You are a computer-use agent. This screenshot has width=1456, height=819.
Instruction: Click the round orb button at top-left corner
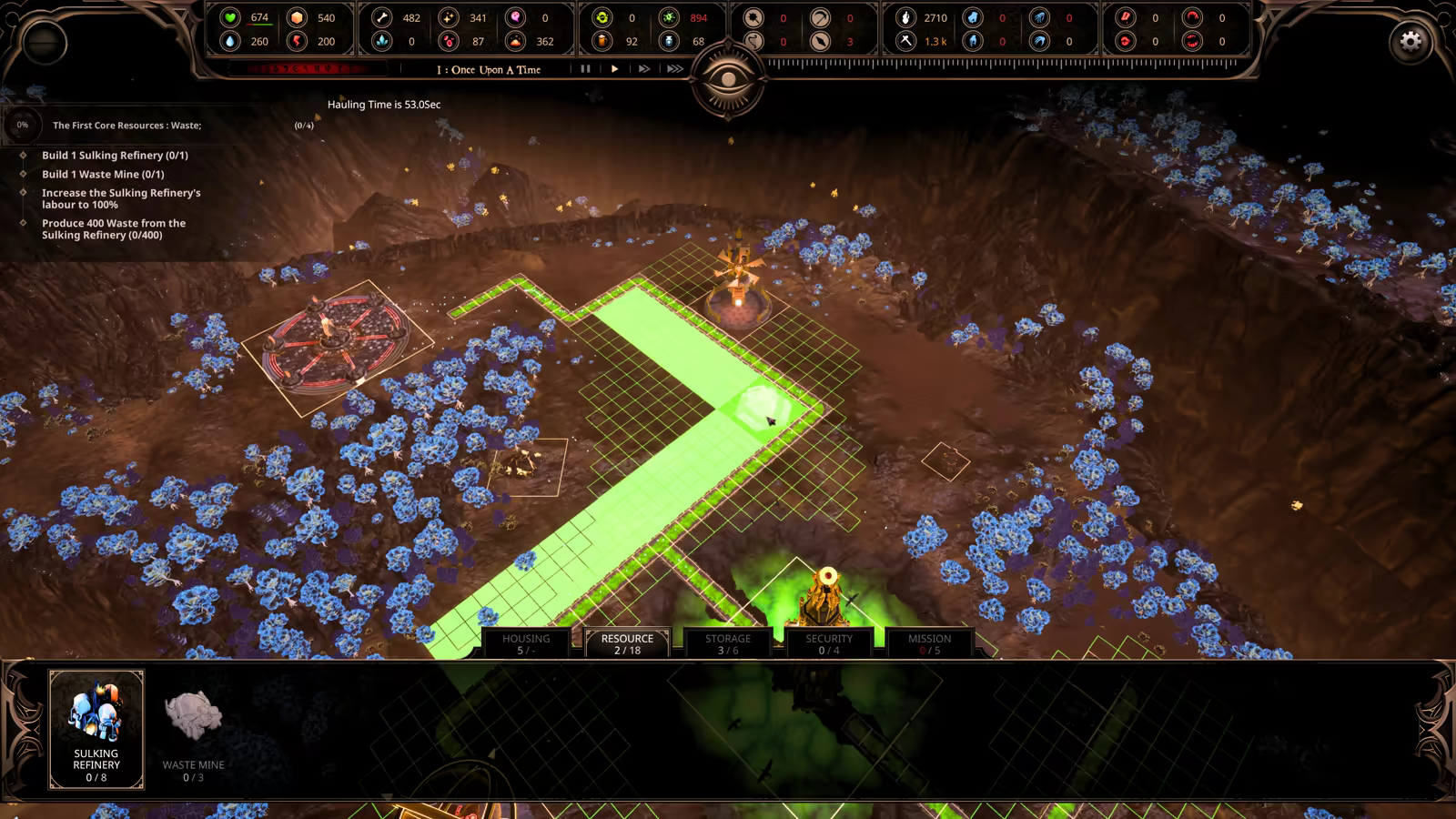44,43
